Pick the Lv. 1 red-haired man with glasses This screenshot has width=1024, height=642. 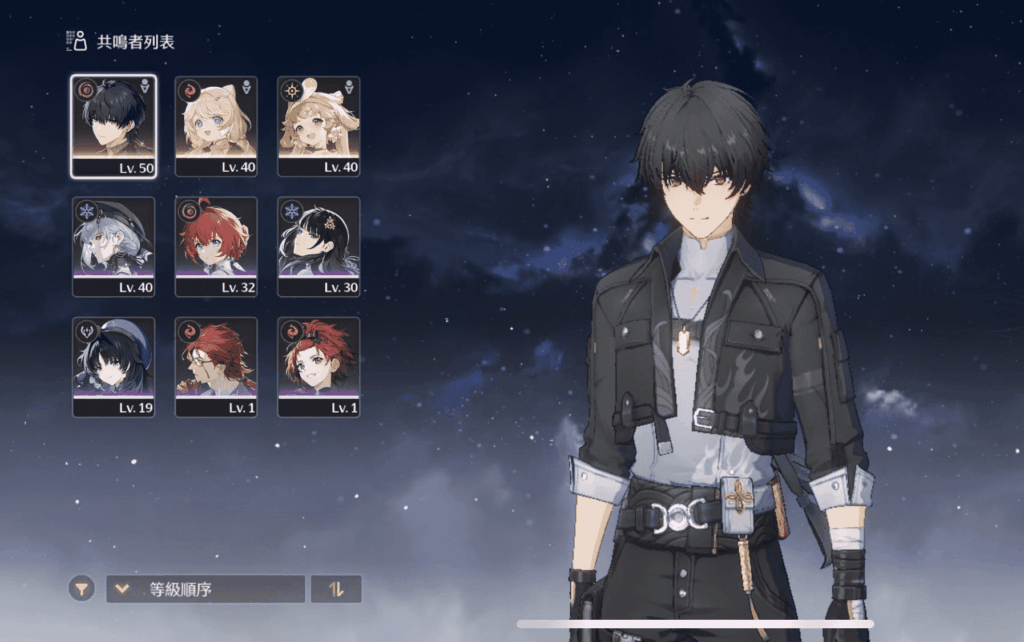pos(216,366)
